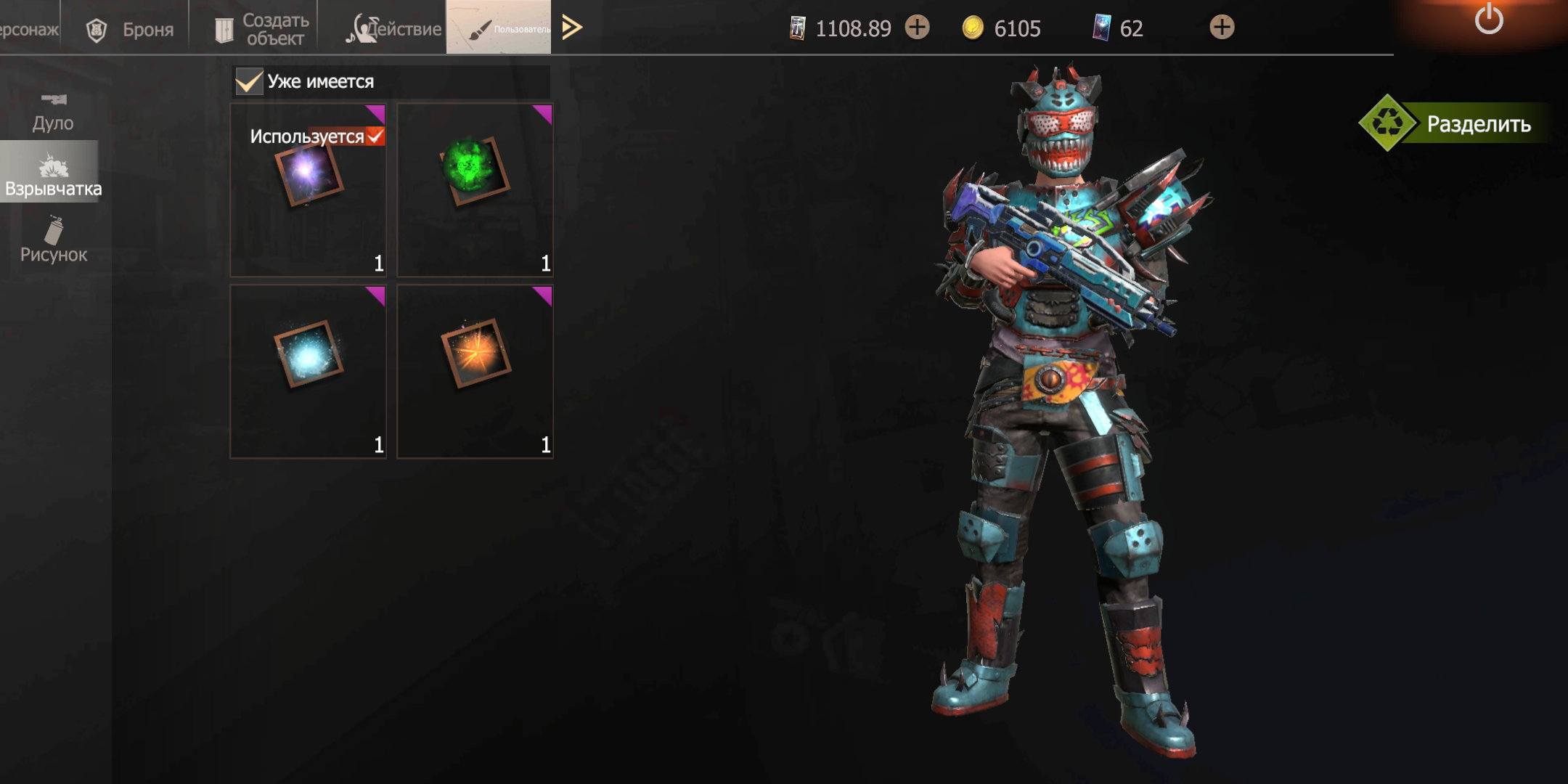This screenshot has width=1568, height=784.
Task: Choose the green explosion effect item
Action: [x=475, y=190]
